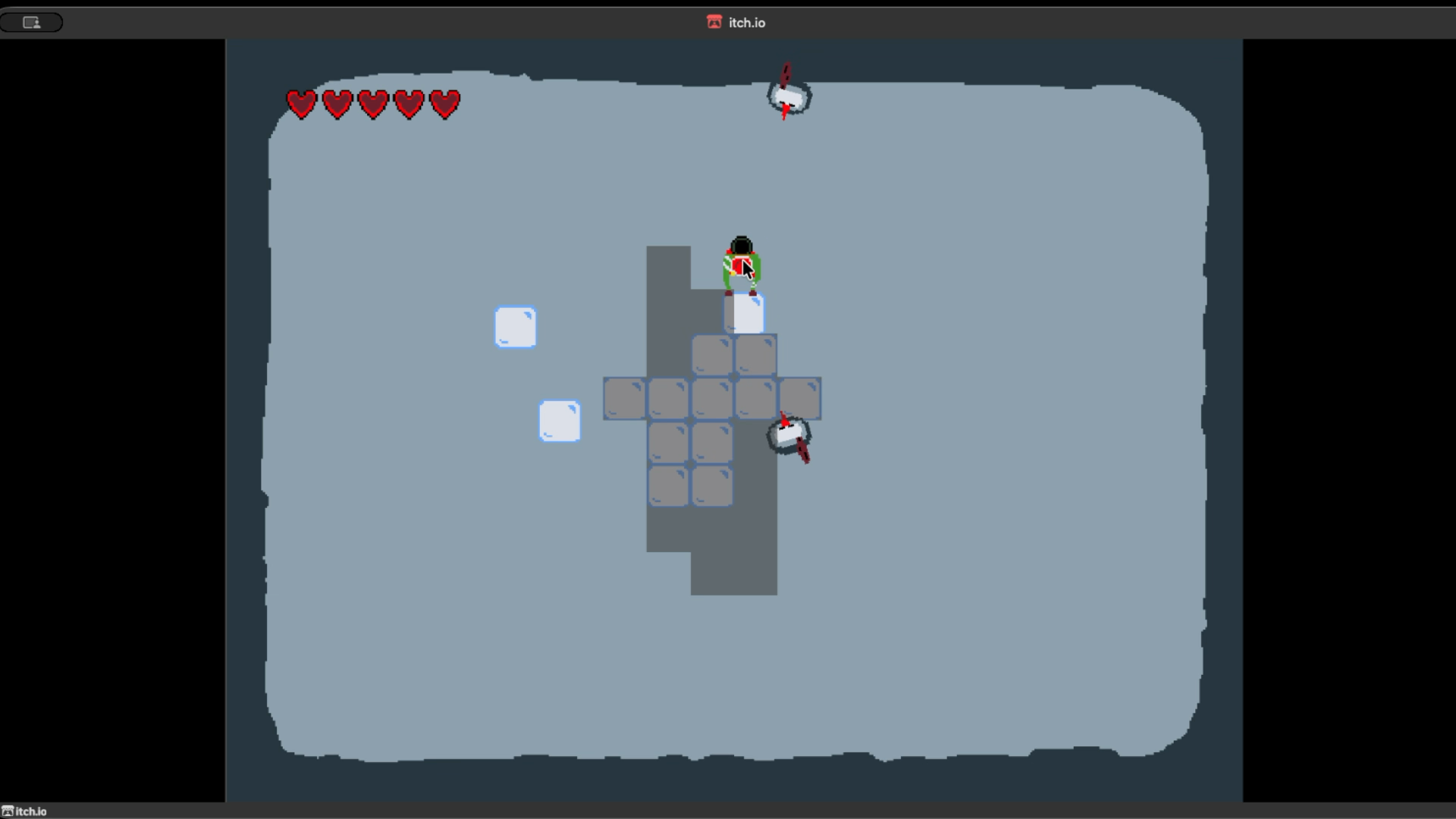Select the leftmost stone tile in the row
Screen dimensions: 1456x819
[x=623, y=396]
